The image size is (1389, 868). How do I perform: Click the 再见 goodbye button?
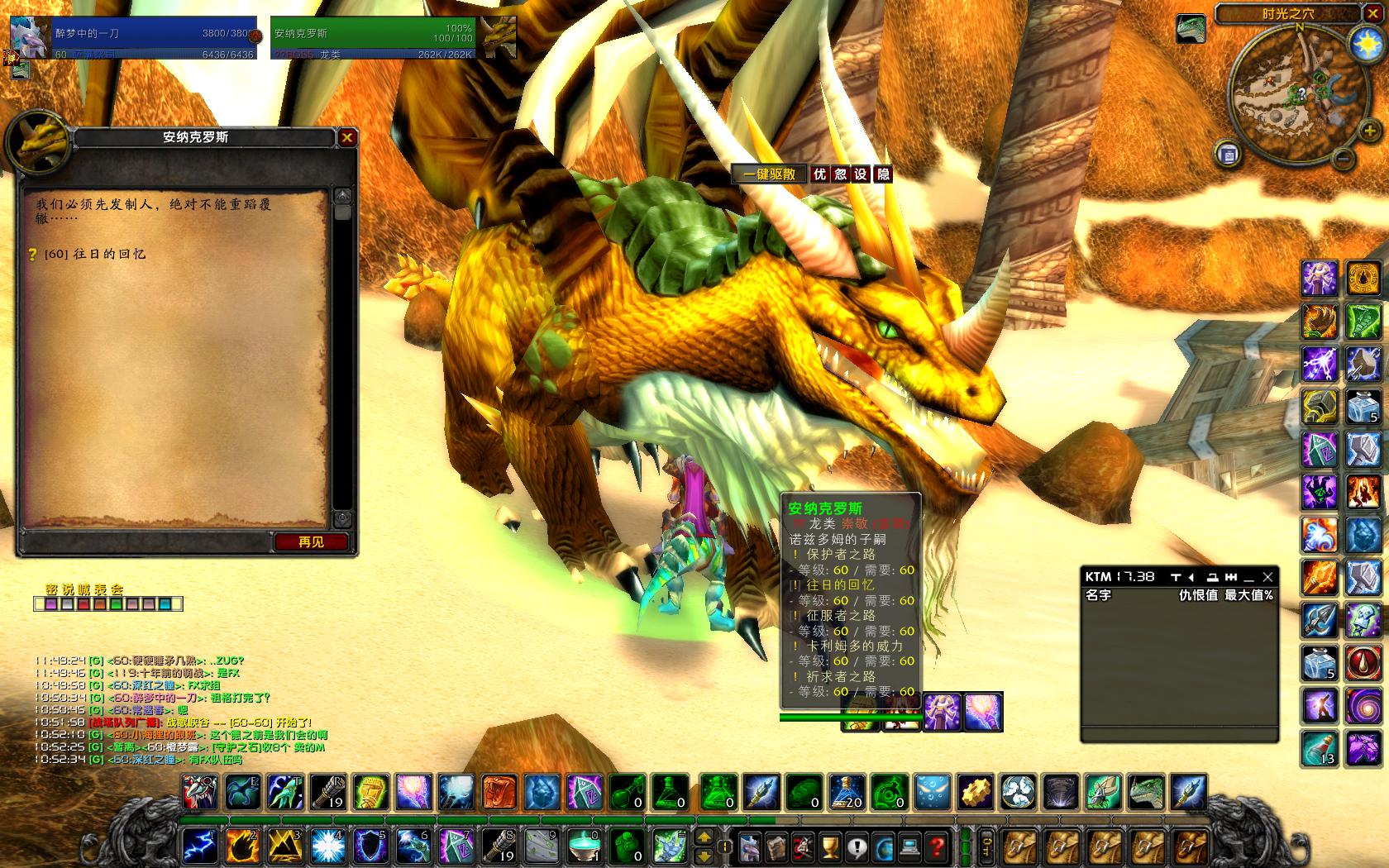311,542
